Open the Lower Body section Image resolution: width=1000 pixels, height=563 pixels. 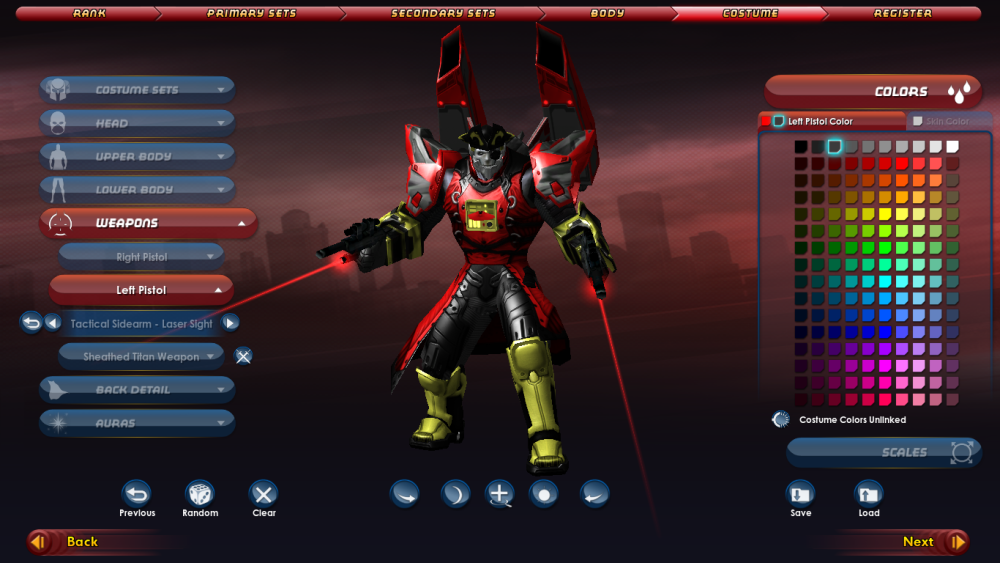[x=137, y=189]
